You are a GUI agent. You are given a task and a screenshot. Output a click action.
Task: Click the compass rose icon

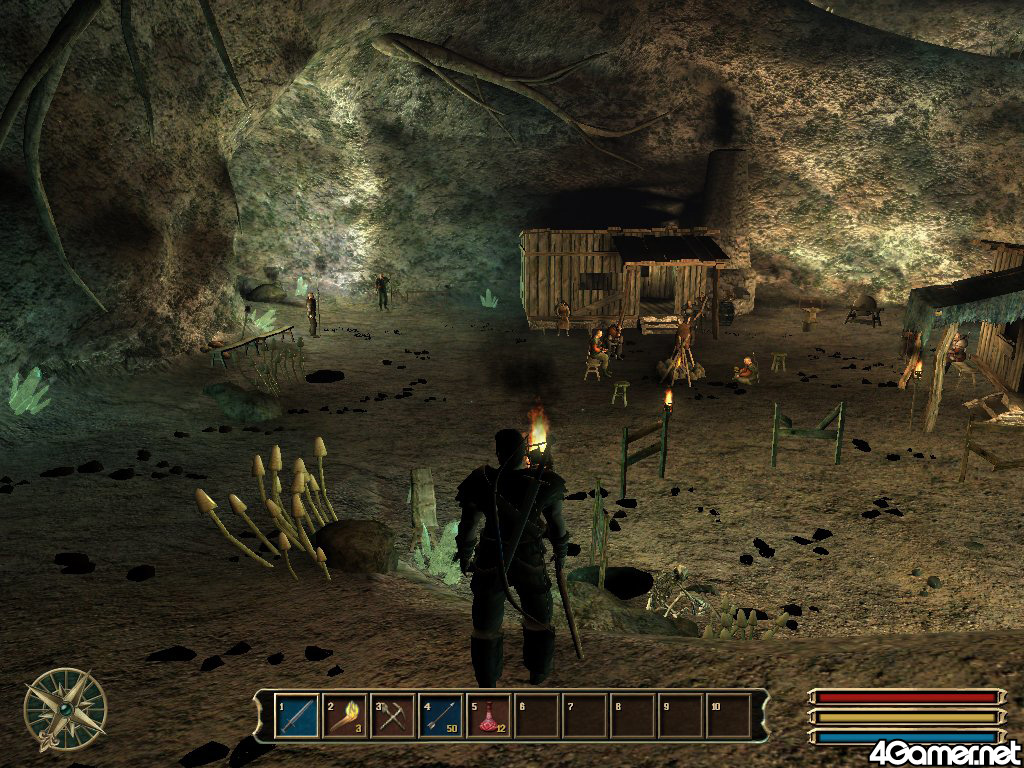[x=66, y=709]
